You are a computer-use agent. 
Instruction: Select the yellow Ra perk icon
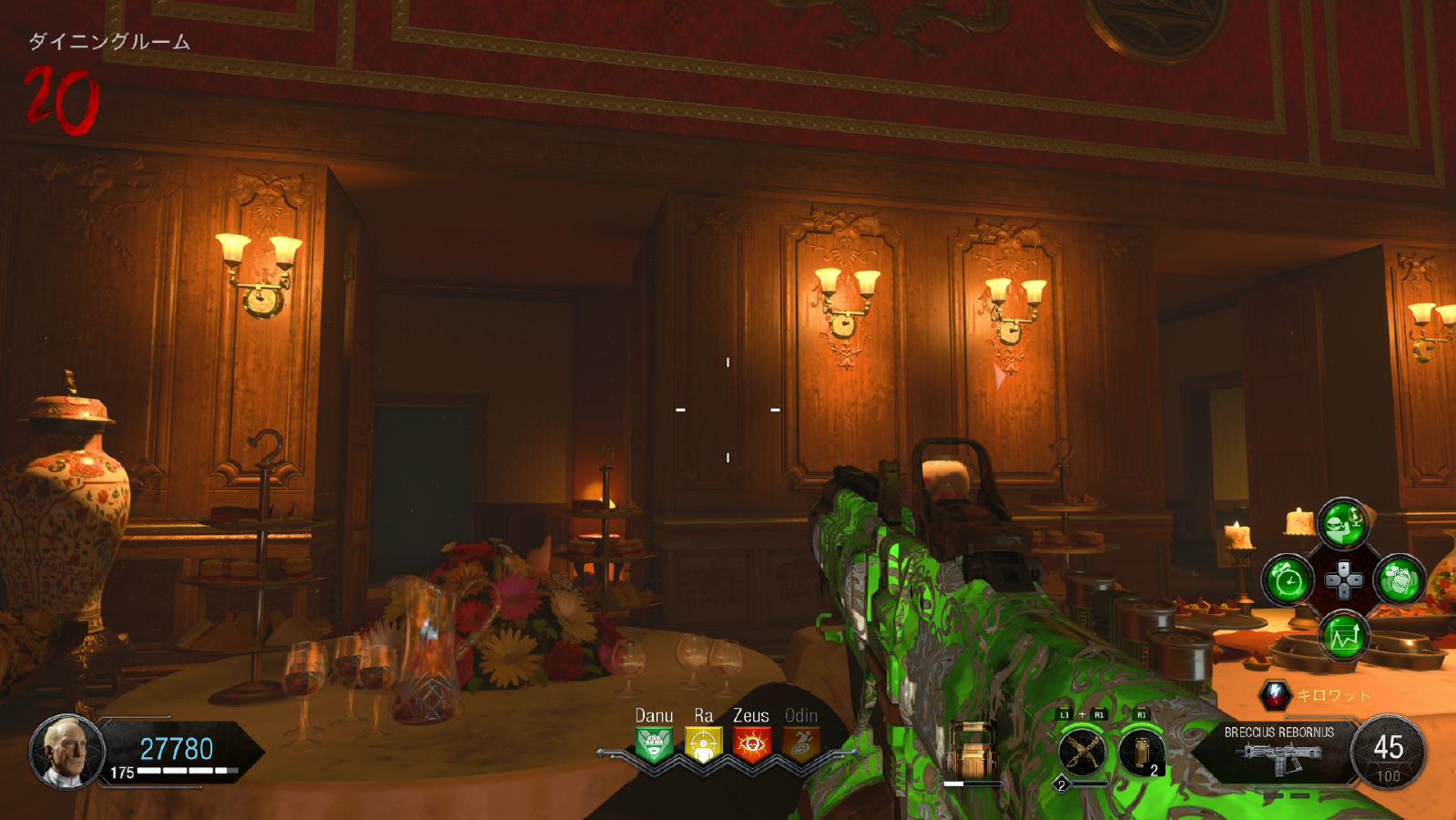(703, 744)
